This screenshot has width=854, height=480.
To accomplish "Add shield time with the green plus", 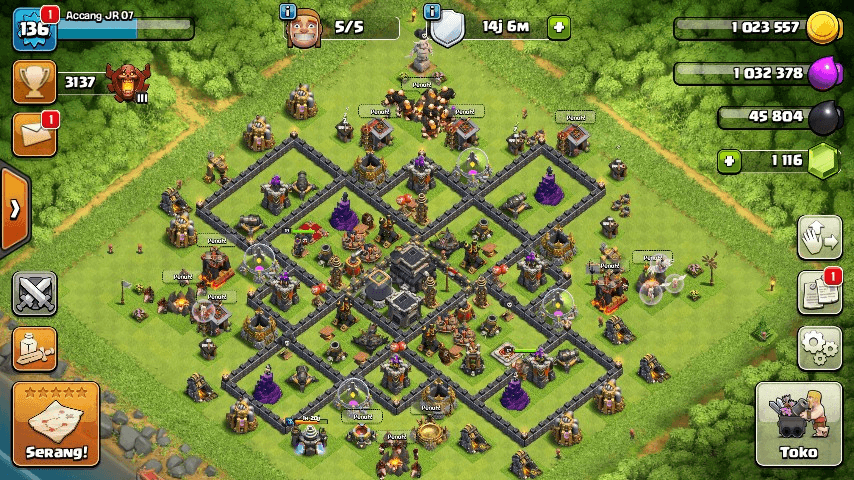I will click(559, 27).
